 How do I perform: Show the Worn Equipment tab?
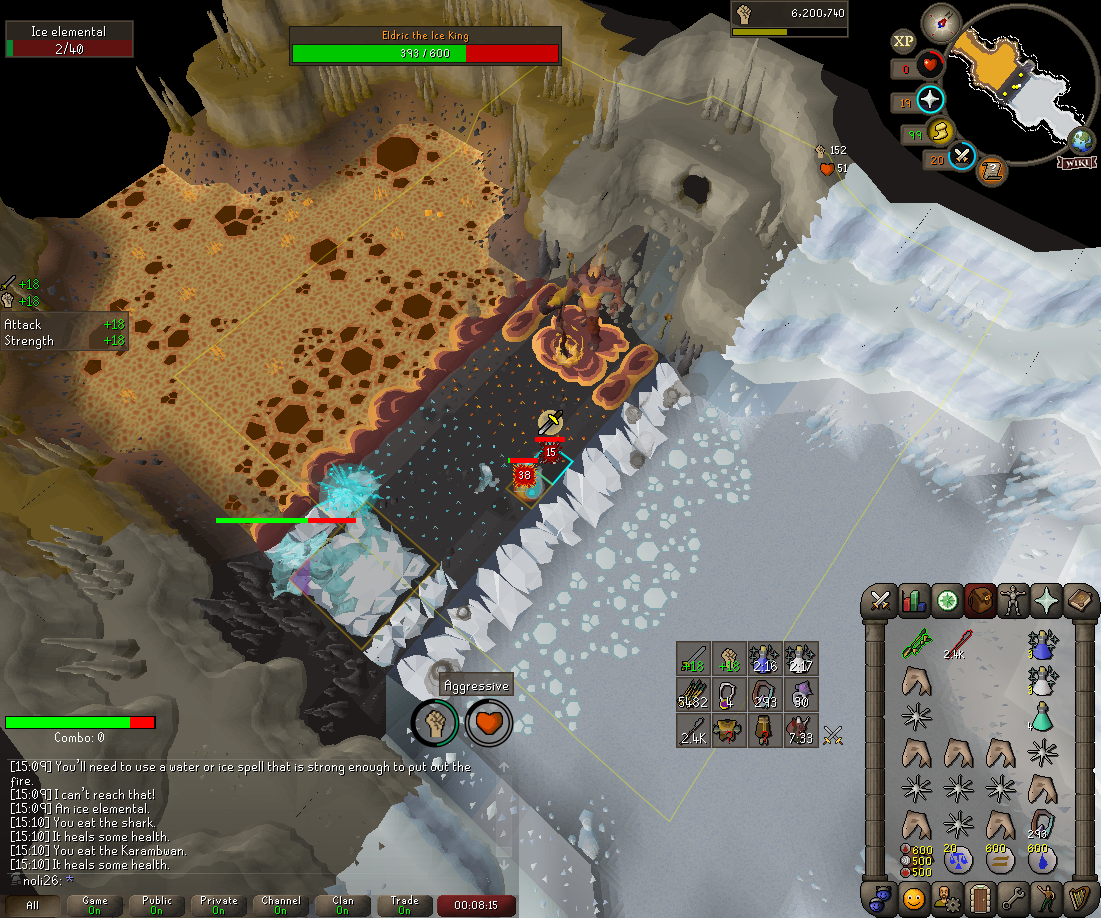tap(1014, 600)
